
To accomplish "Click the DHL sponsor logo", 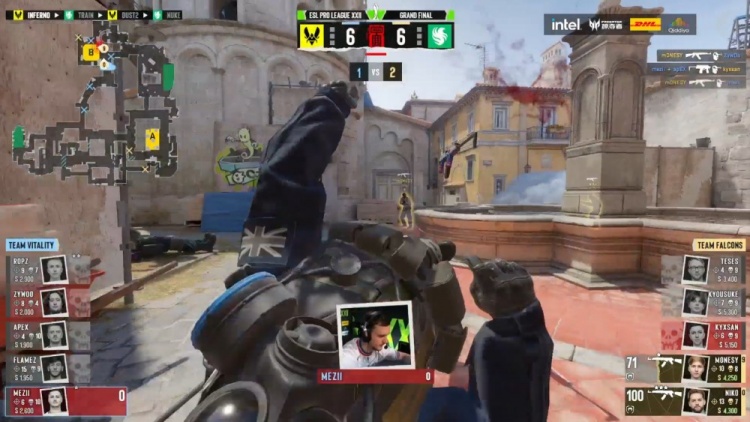I will point(644,24).
